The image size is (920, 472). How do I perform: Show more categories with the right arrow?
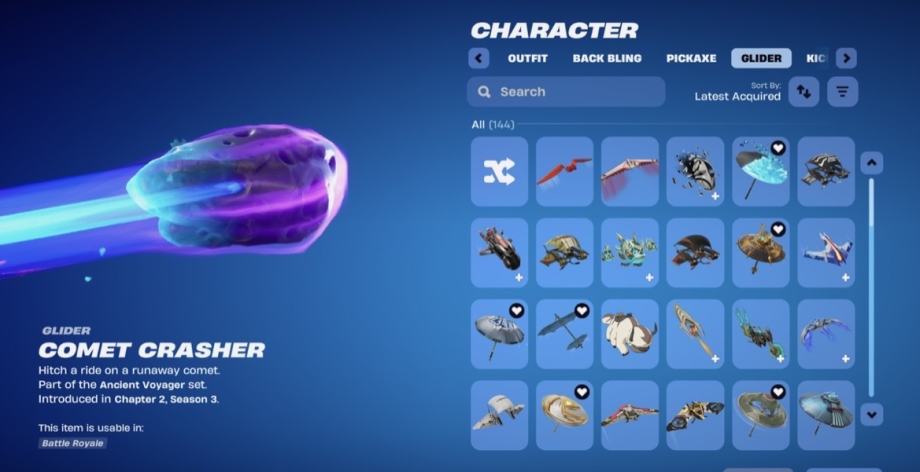pos(846,58)
